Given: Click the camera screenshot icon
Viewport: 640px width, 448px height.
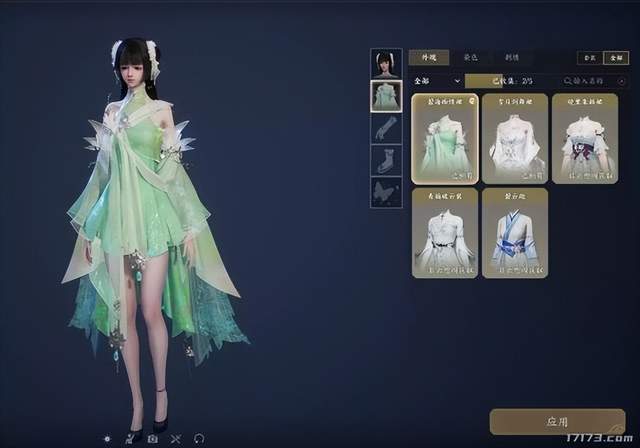Looking at the screenshot, I should point(153,438).
